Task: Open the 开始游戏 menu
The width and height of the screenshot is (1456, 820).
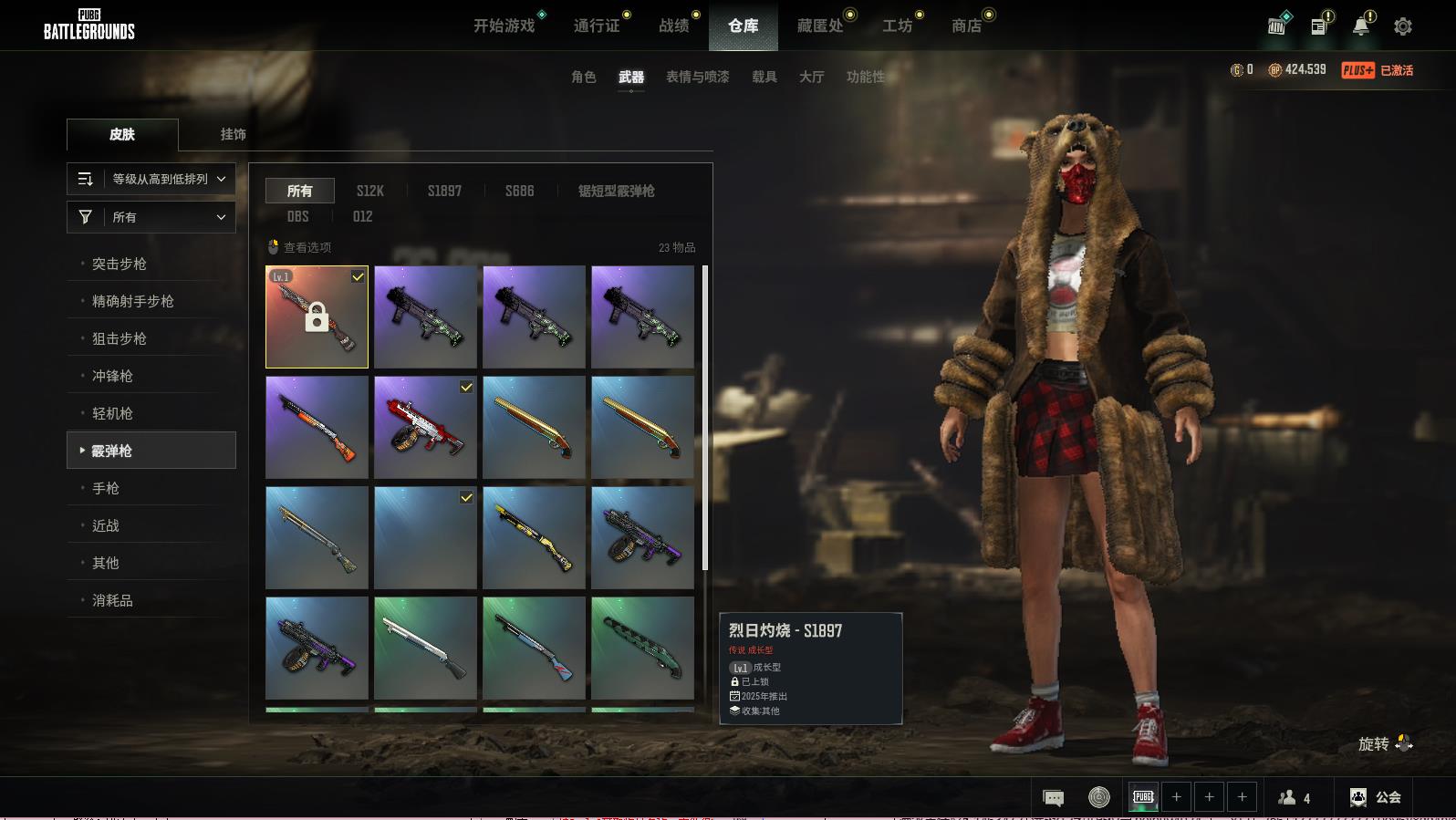Action: point(504,26)
